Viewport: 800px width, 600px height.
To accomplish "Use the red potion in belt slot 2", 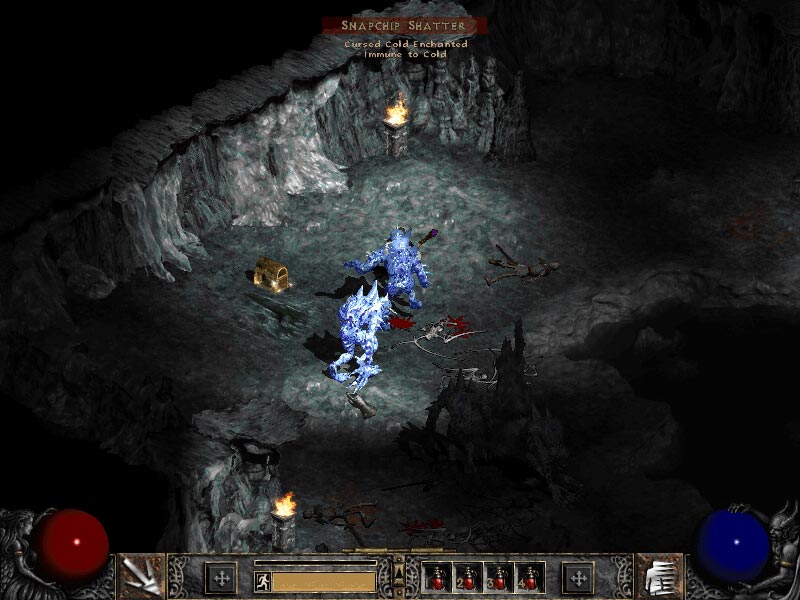I will [469, 578].
